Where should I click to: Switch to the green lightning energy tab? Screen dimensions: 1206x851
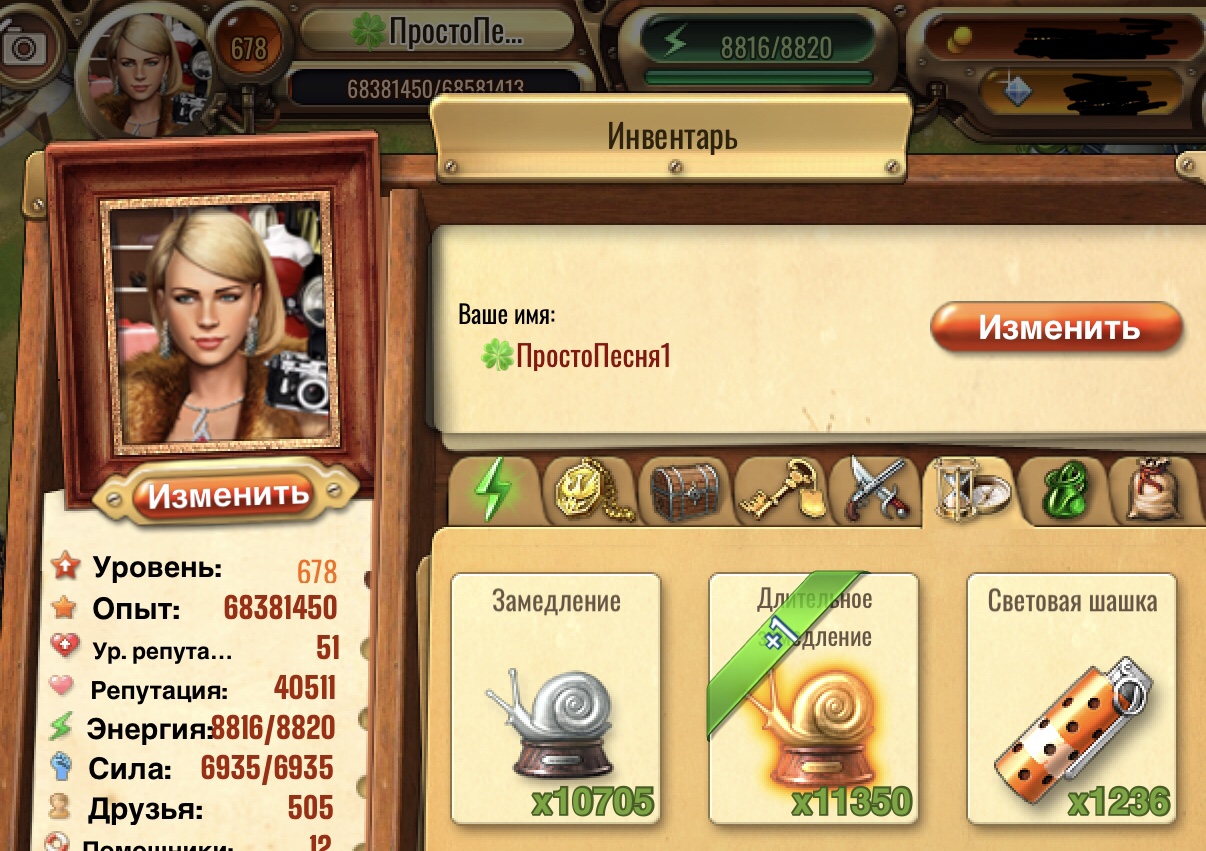[x=492, y=491]
